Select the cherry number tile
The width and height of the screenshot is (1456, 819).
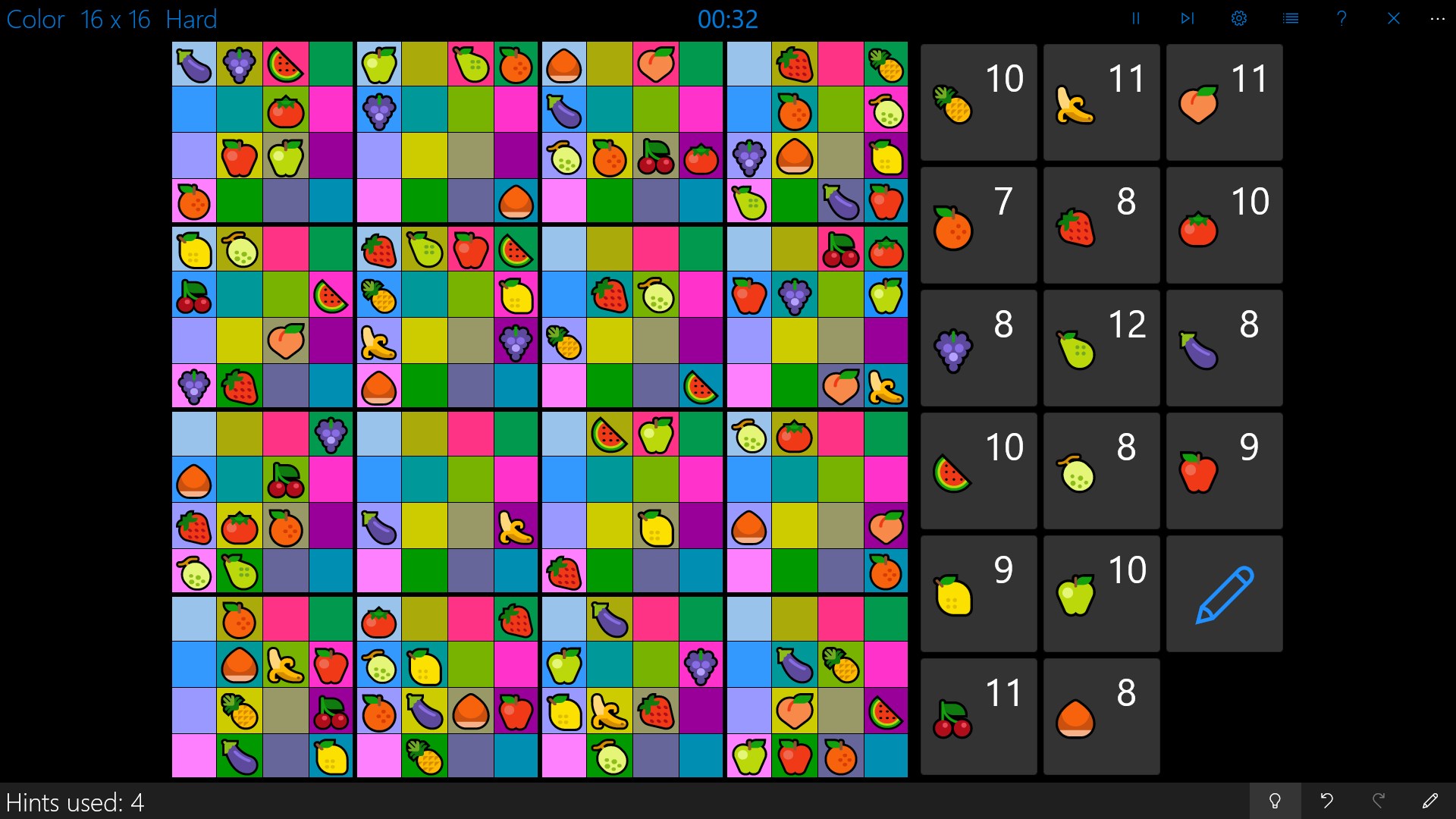coord(977,716)
